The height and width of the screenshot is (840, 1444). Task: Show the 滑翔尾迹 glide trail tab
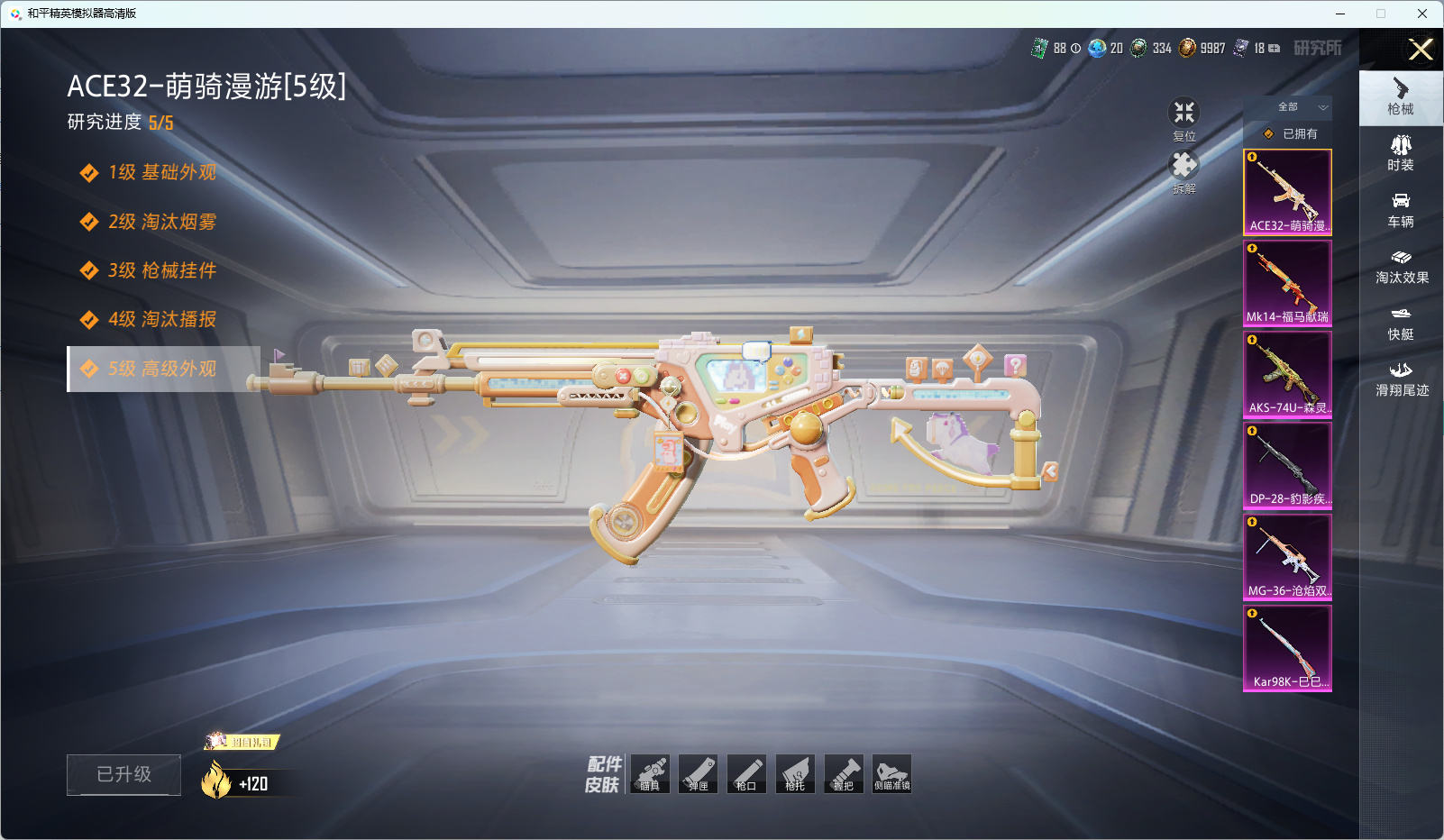(x=1401, y=379)
